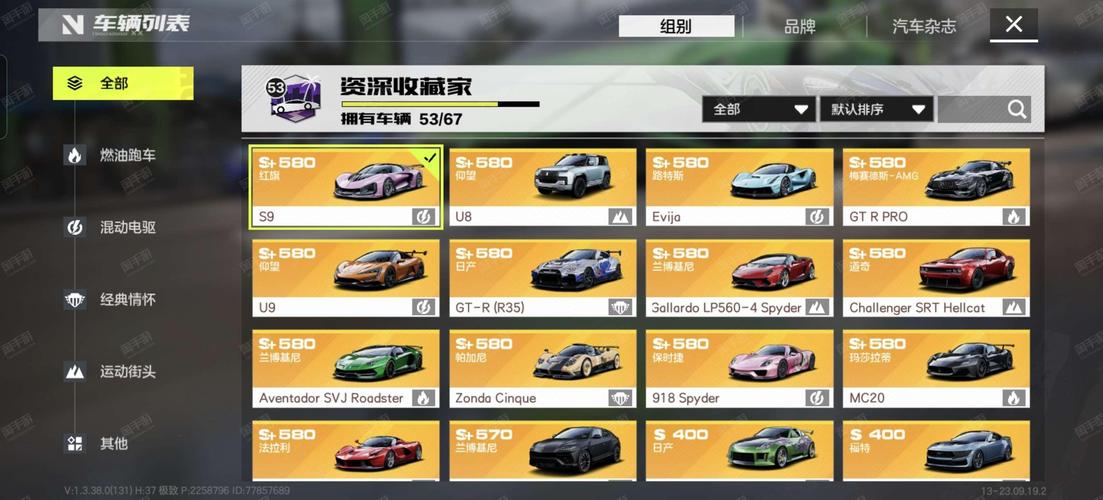Viewport: 1103px width, 500px height.
Task: Choose the Evija car card
Action: [x=739, y=188]
